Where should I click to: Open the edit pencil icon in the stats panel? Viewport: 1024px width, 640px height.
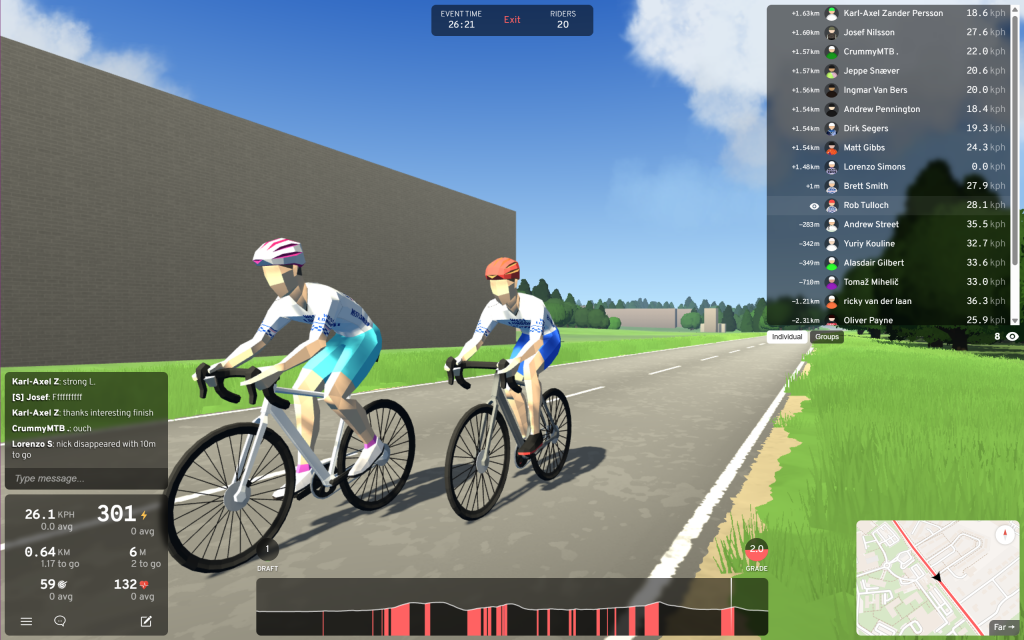pos(146,621)
